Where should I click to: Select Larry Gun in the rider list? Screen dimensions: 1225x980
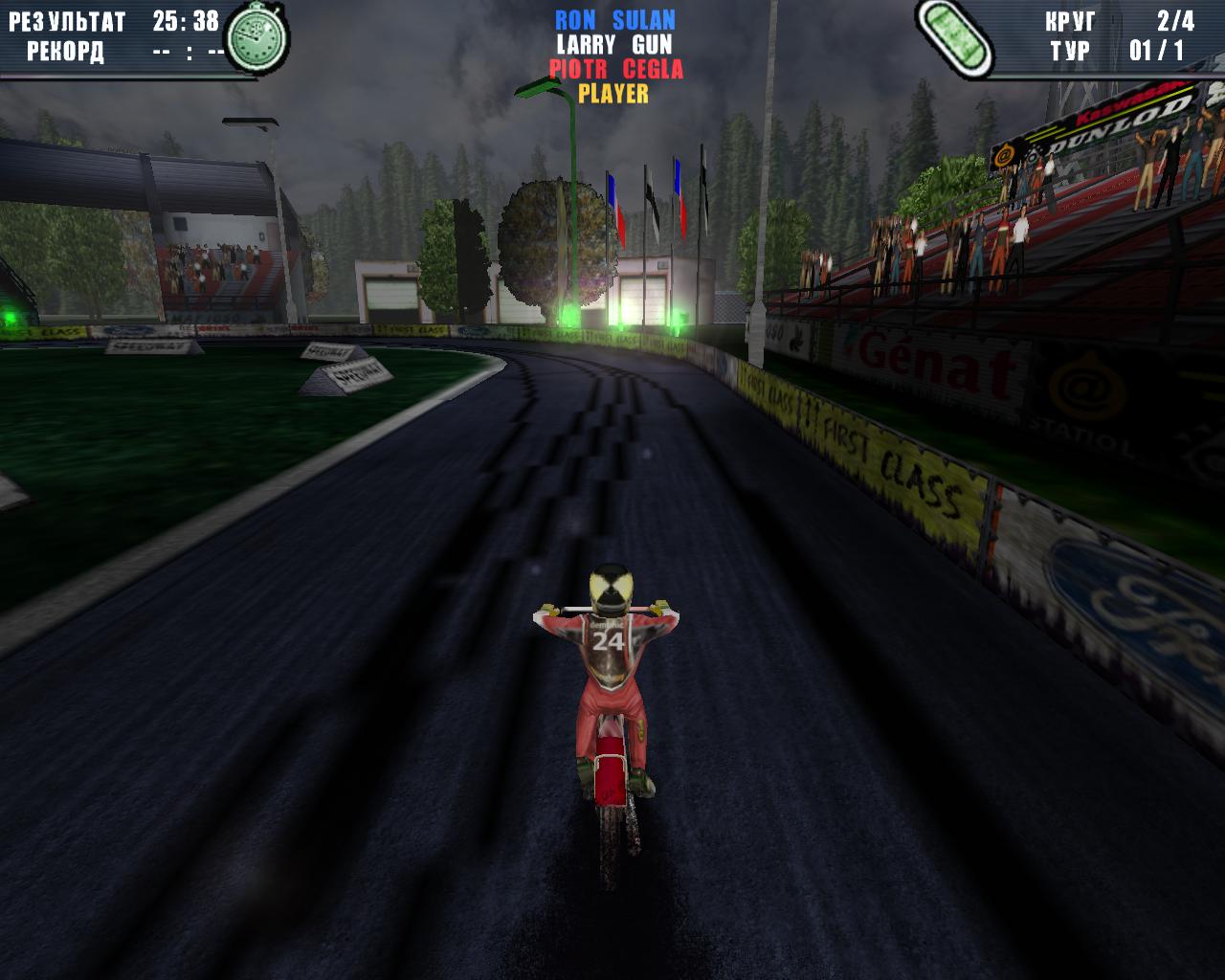(x=614, y=45)
